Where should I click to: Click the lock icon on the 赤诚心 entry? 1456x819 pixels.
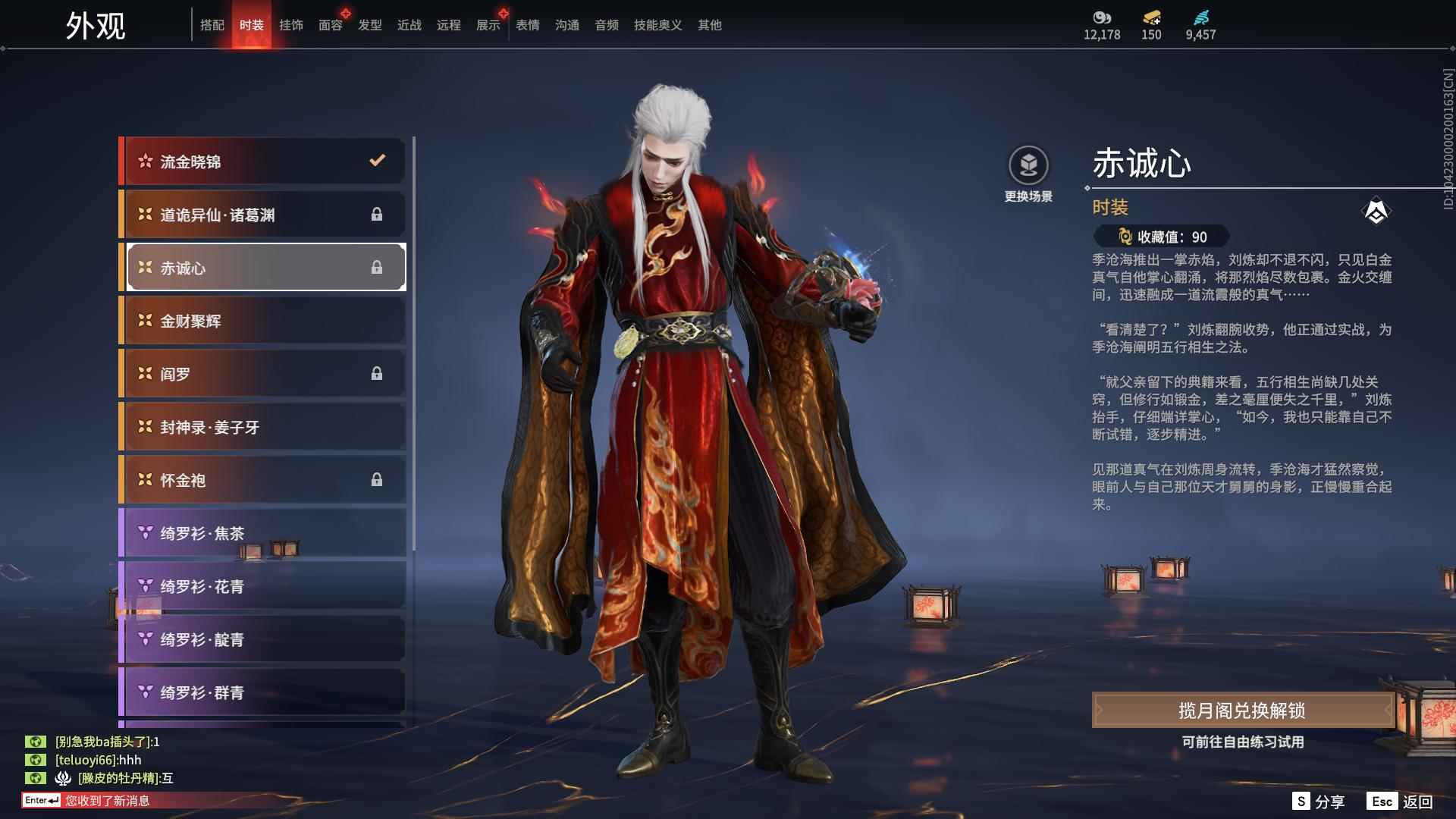click(x=377, y=267)
